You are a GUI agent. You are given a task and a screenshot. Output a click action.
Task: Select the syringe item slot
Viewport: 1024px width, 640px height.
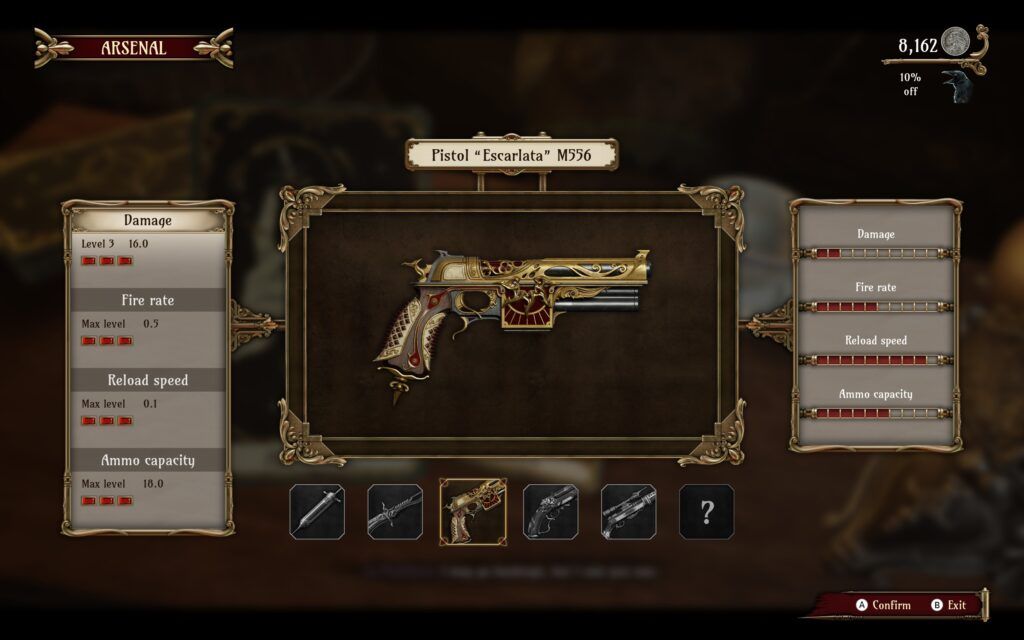317,512
